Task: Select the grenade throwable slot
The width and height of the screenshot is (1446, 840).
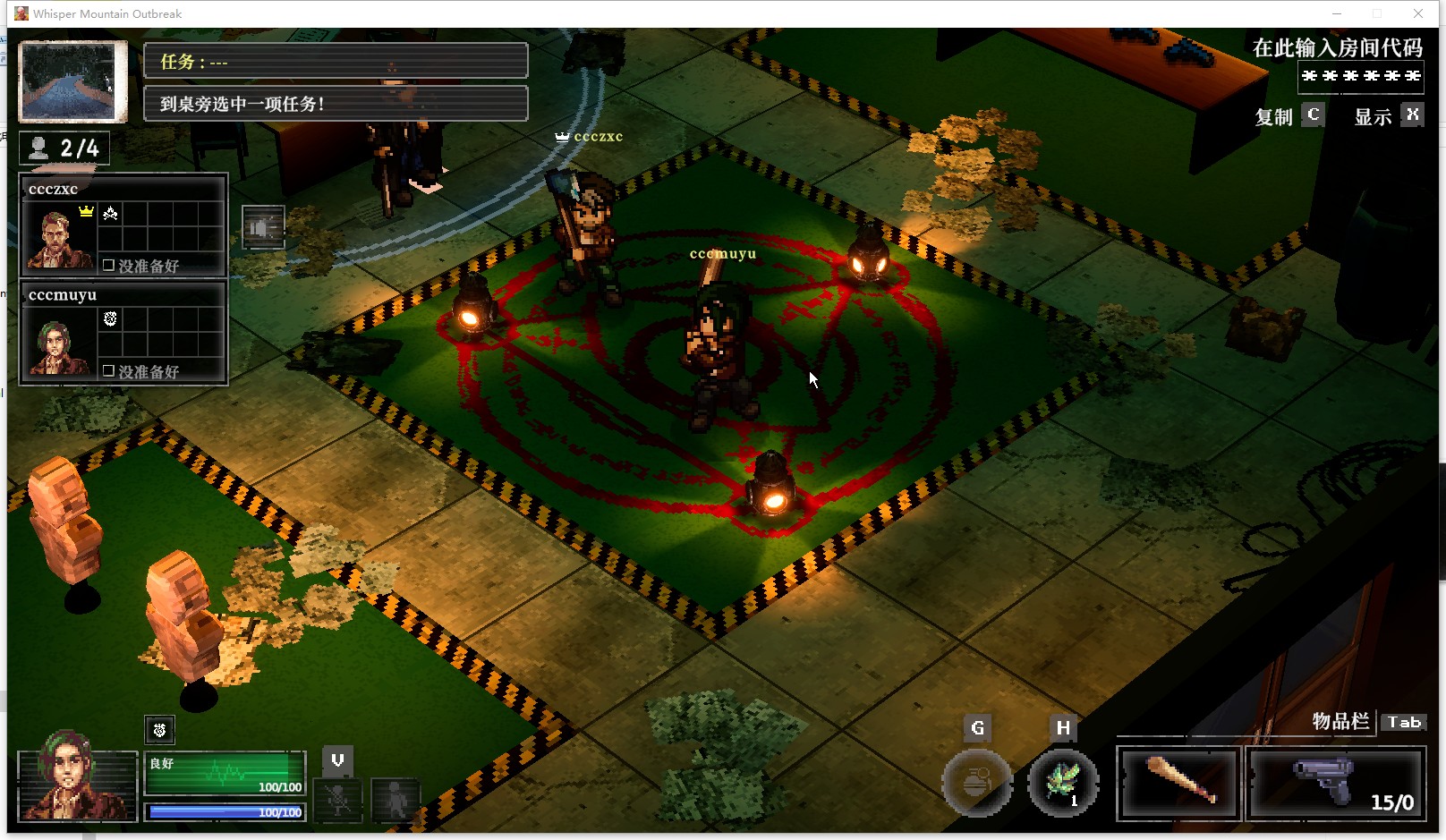Action: [977, 783]
